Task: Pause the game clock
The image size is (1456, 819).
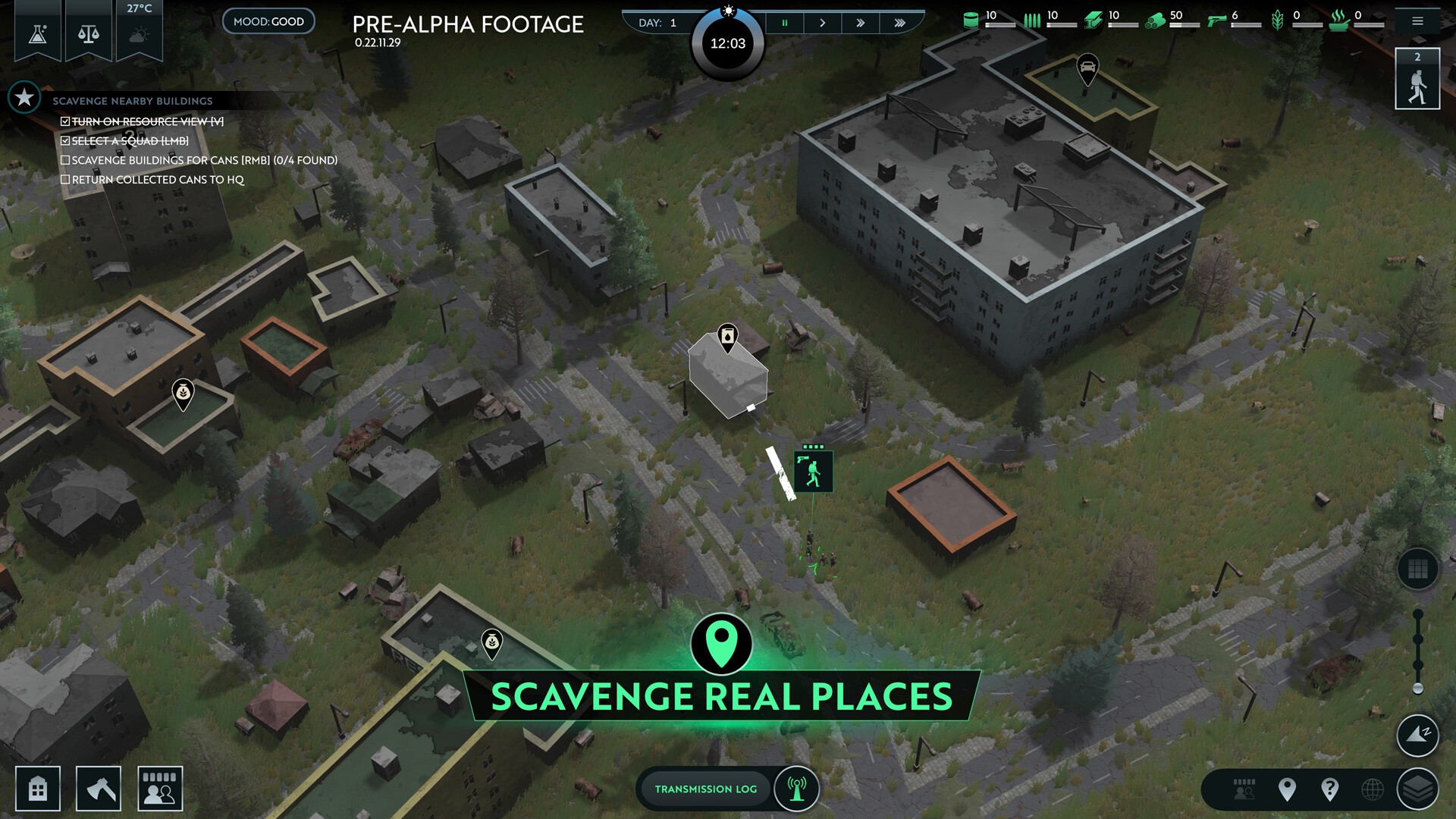Action: [x=785, y=22]
